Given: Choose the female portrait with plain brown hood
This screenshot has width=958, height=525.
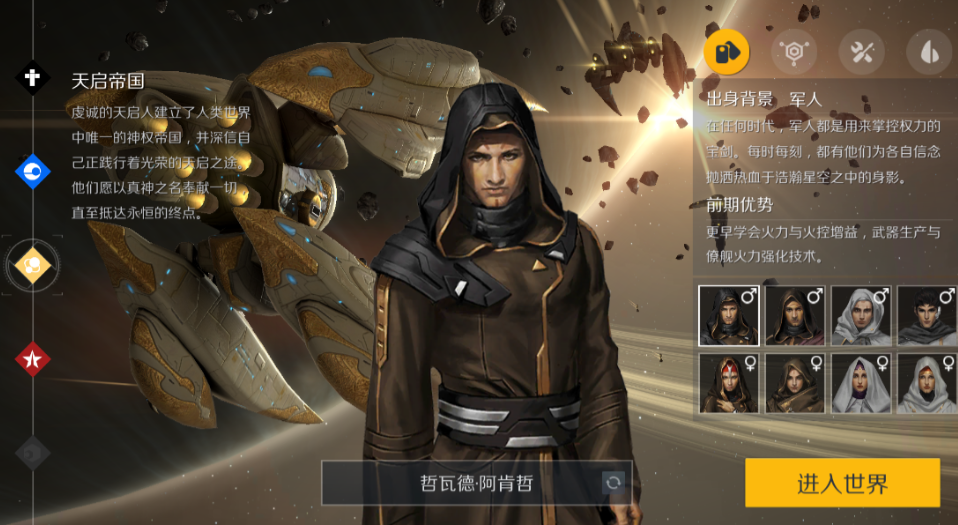Looking at the screenshot, I should tap(795, 383).
